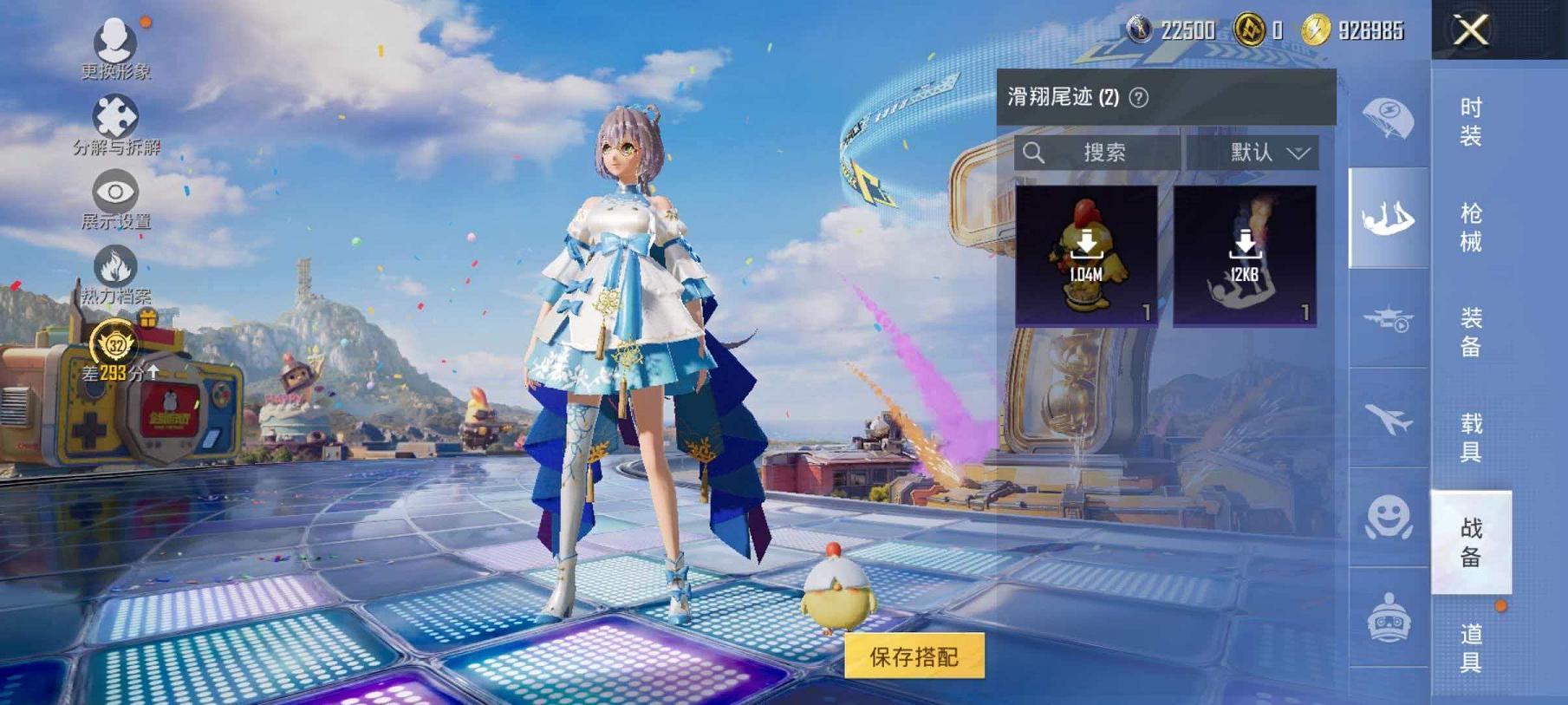
Task: Toggle selection of the chicken glider trail
Action: click(x=1084, y=251)
